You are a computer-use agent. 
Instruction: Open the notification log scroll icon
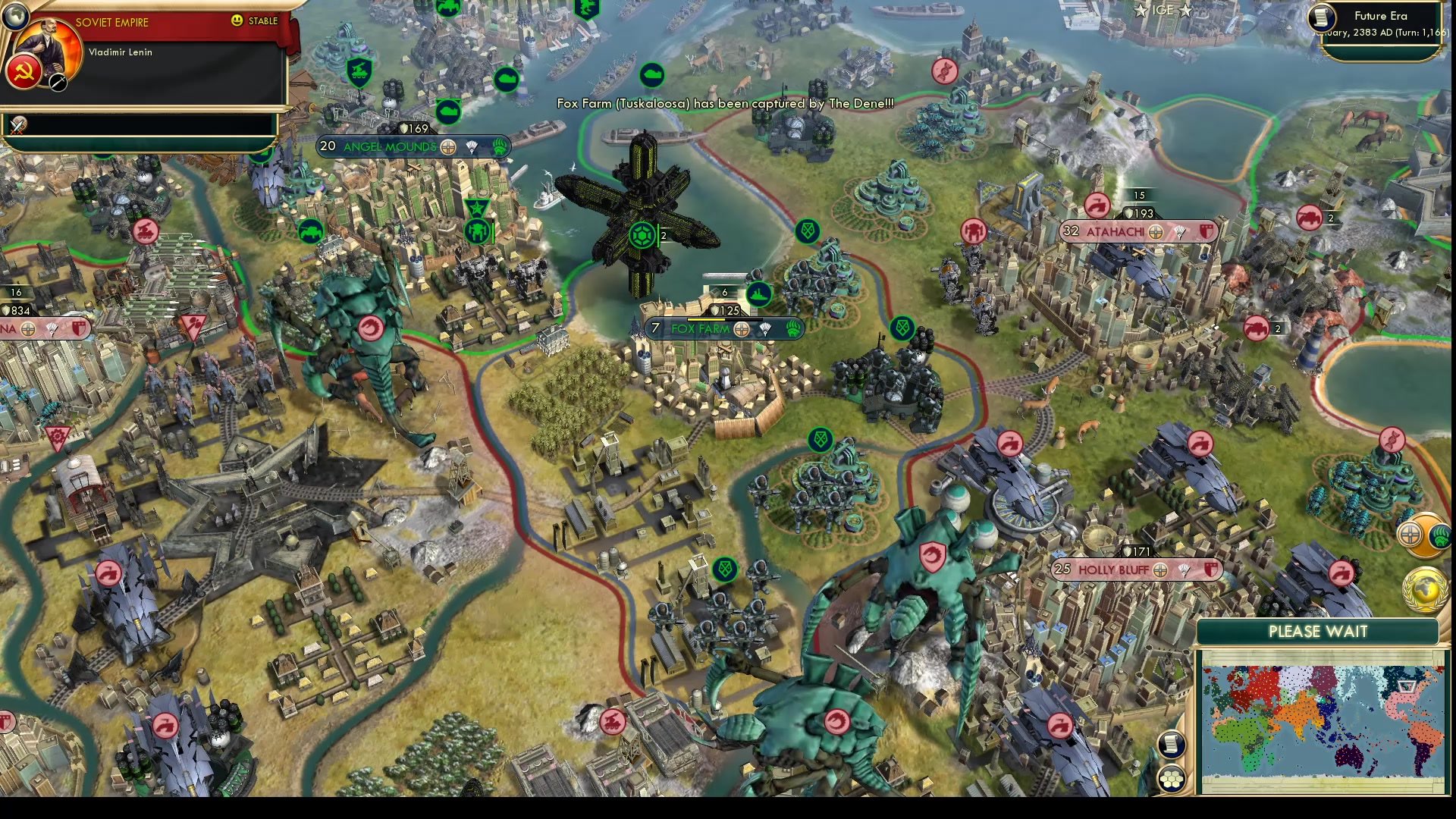(x=1172, y=745)
